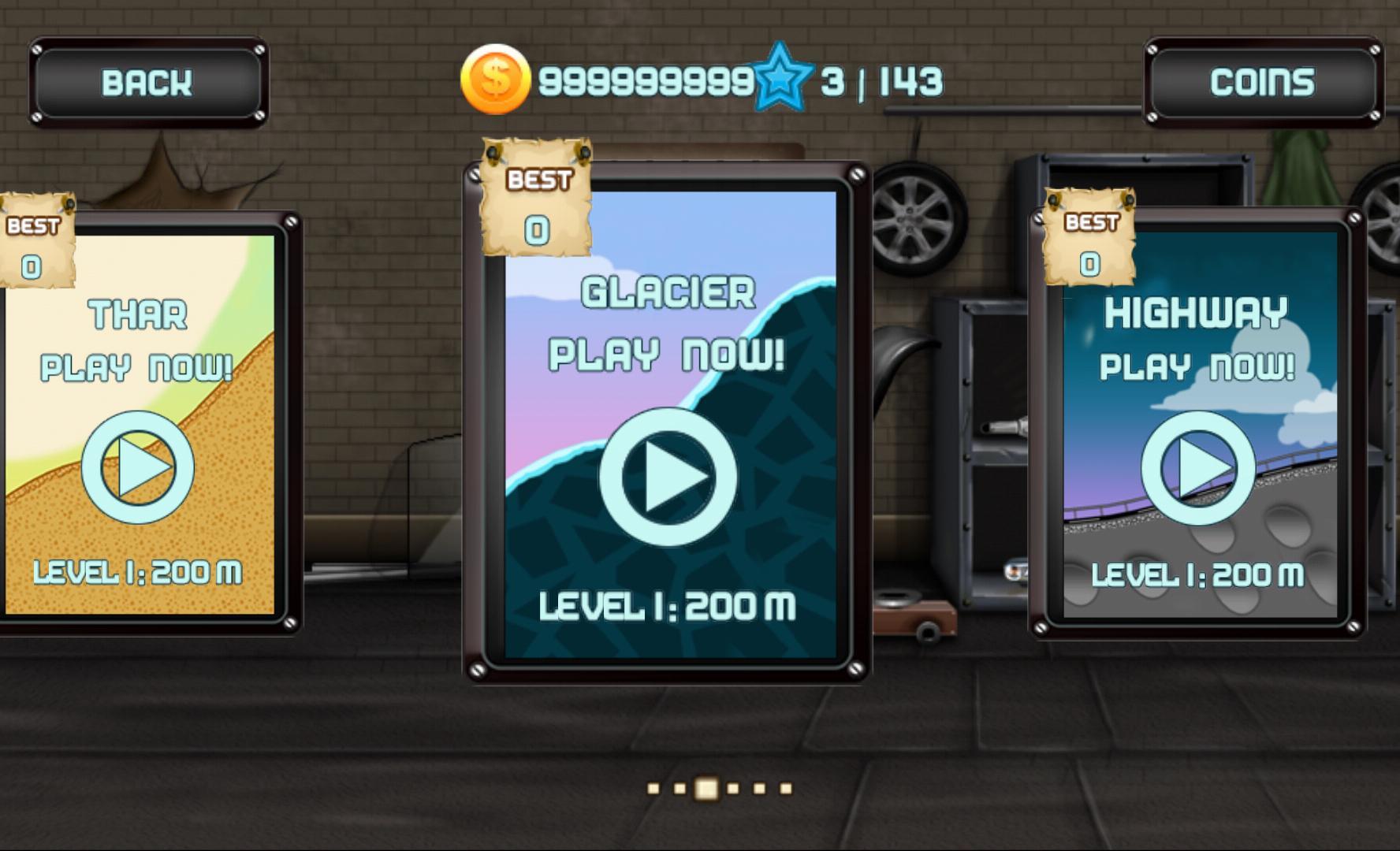
Task: Click the blue star rating icon
Action: pos(783,78)
